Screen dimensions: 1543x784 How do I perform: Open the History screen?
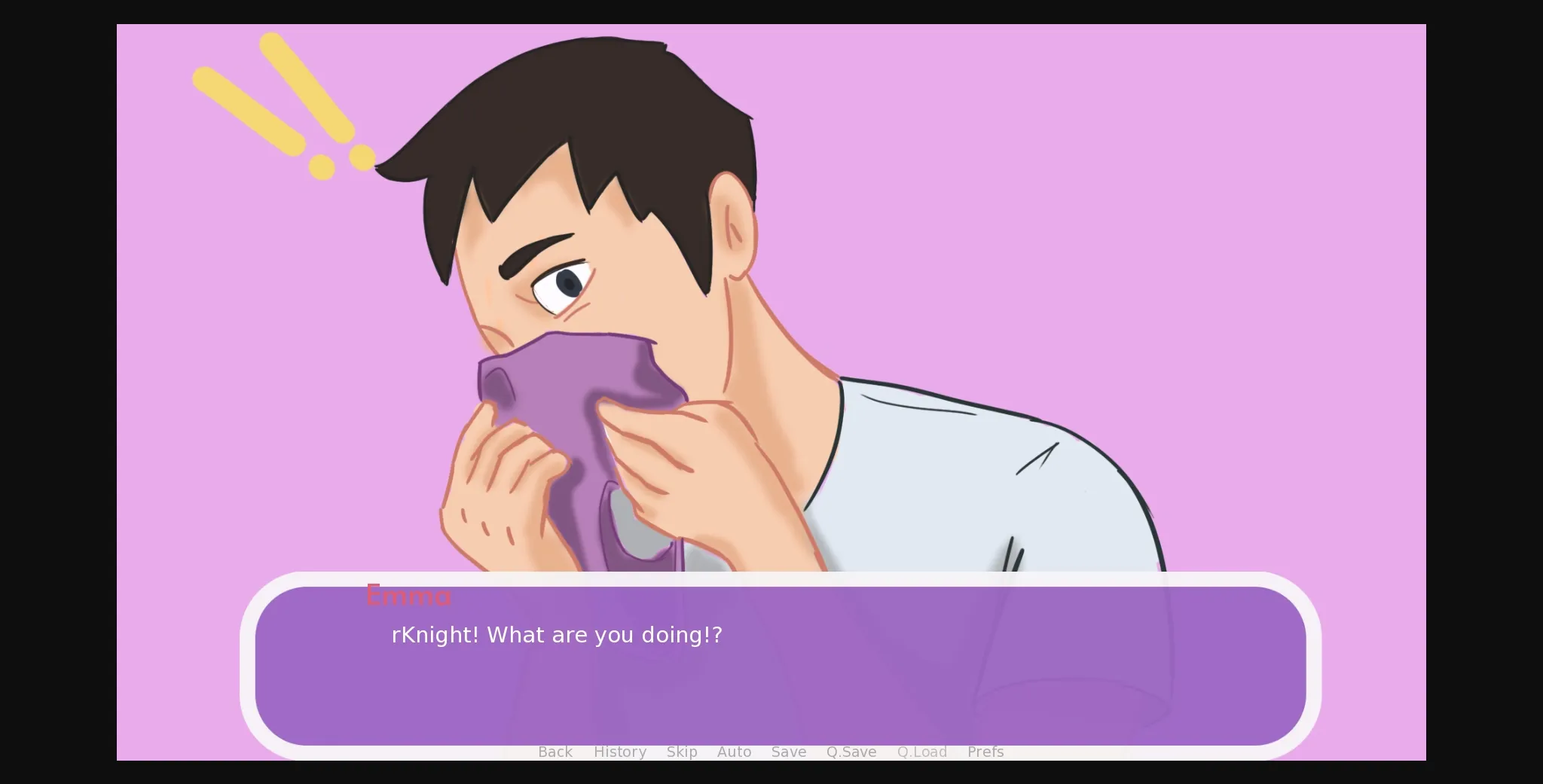(619, 752)
